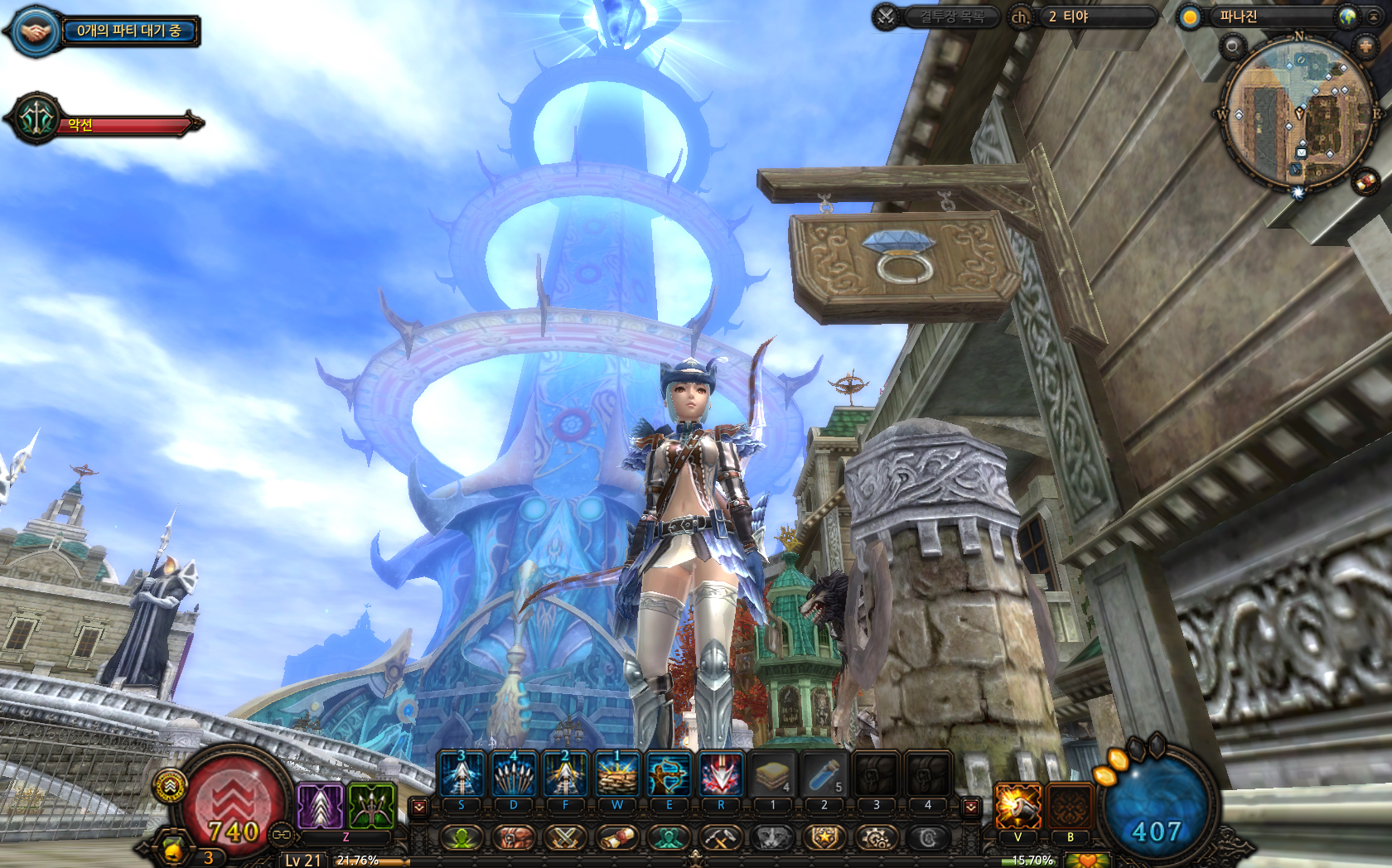Use the brick wall skill on W

[x=617, y=775]
